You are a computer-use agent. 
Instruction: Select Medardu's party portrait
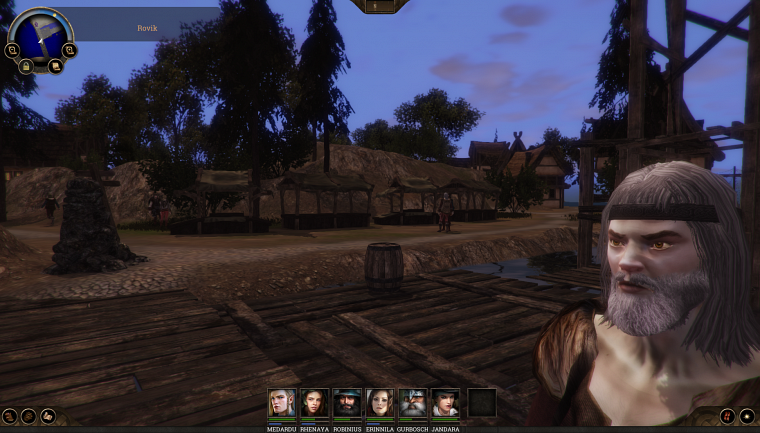point(281,403)
